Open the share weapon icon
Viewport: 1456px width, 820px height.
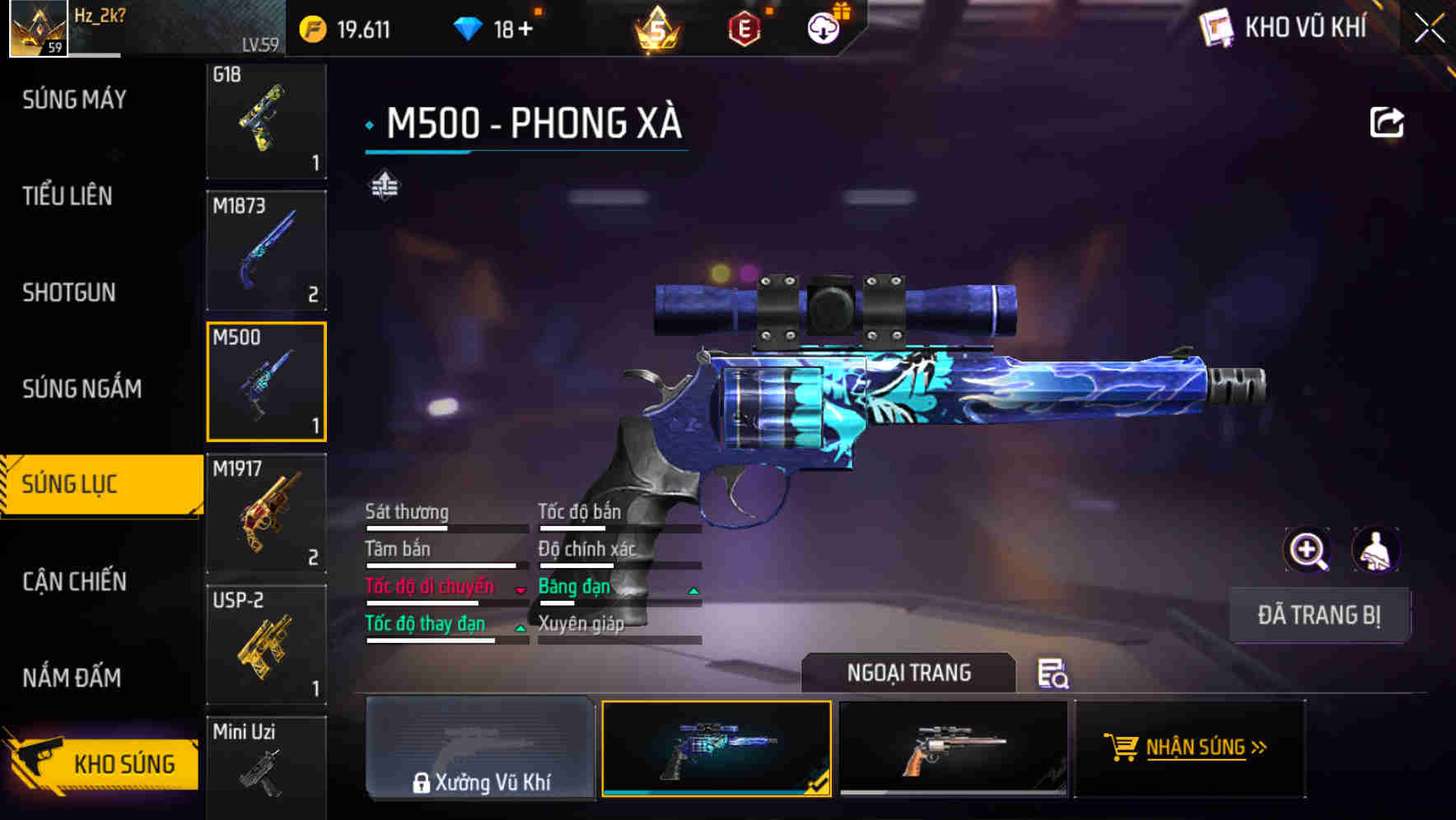point(1388,120)
